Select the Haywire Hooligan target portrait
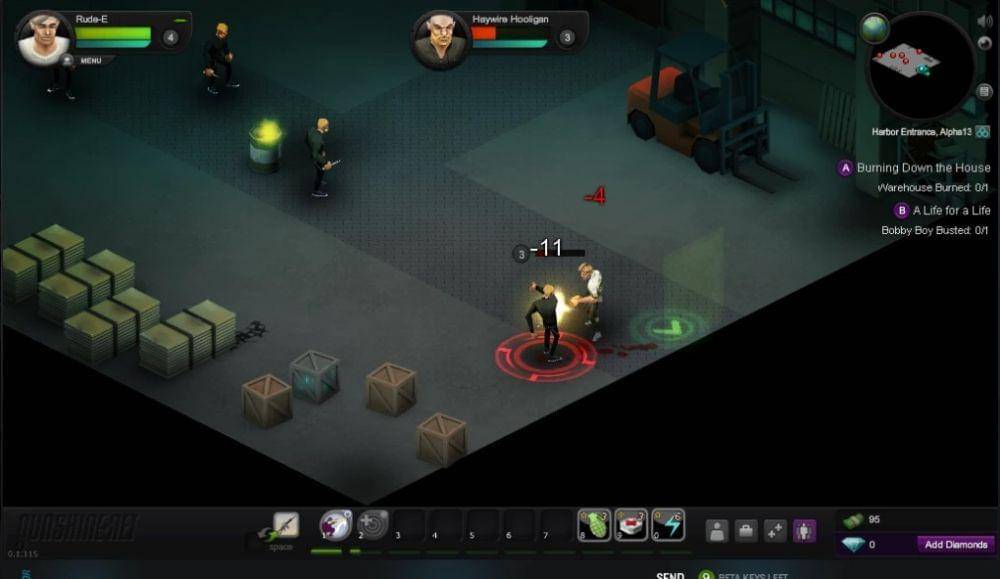This screenshot has height=579, width=1000. pos(441,40)
